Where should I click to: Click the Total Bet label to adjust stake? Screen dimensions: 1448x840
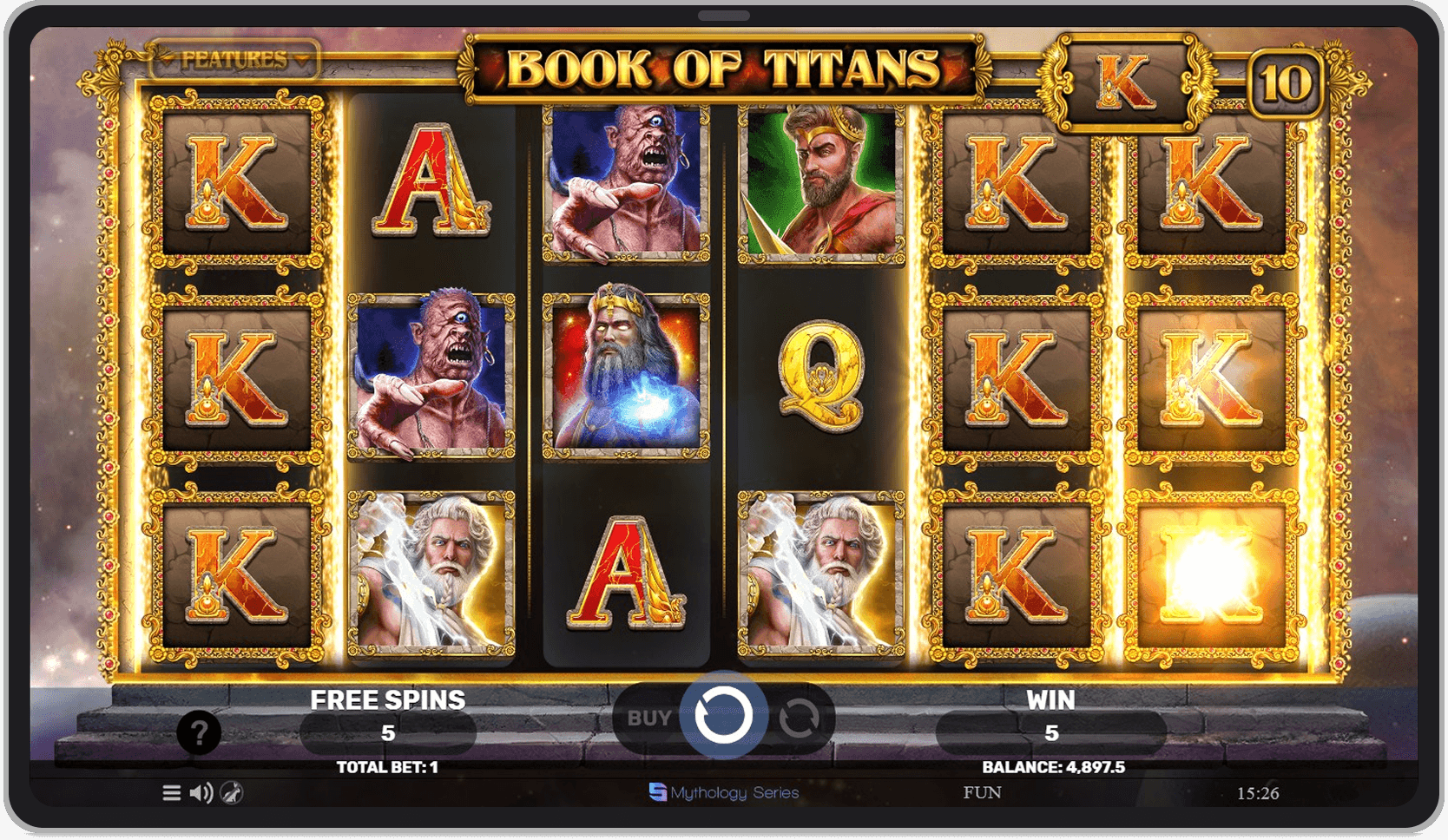click(386, 767)
